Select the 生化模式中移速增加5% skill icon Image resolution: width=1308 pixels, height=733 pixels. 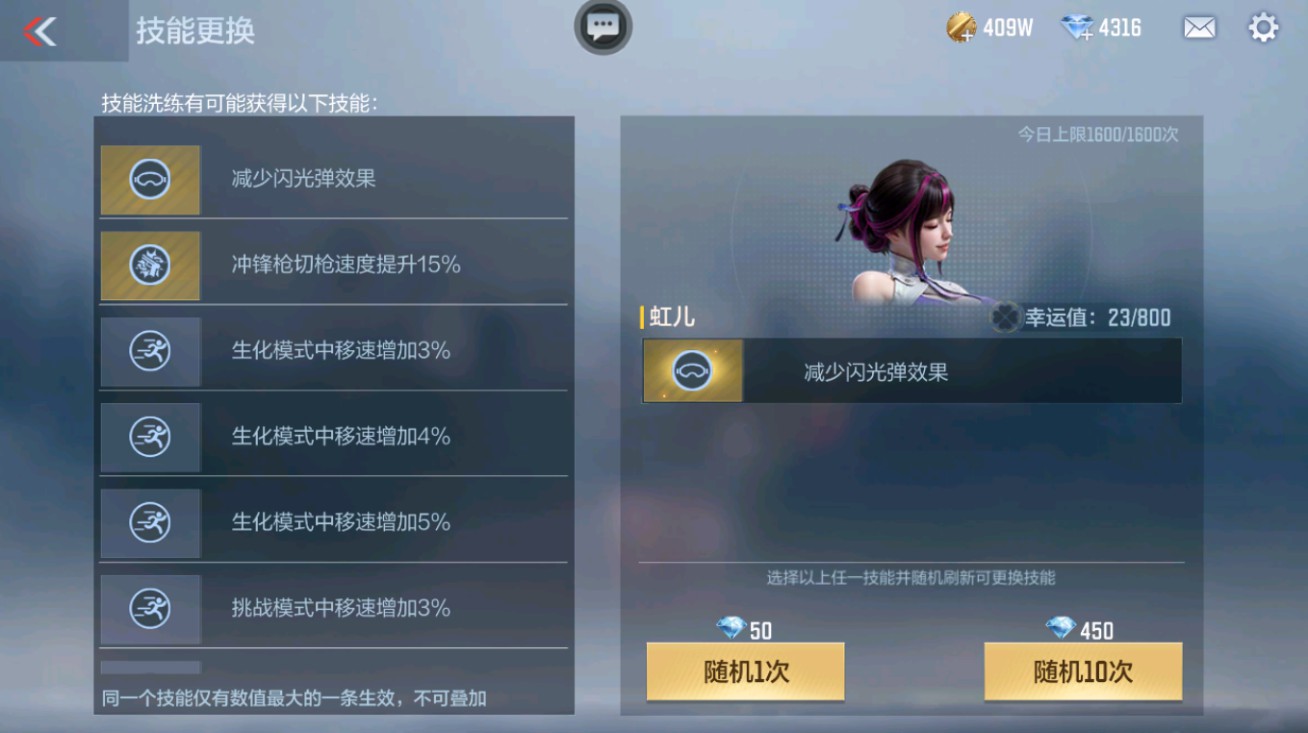click(x=150, y=523)
